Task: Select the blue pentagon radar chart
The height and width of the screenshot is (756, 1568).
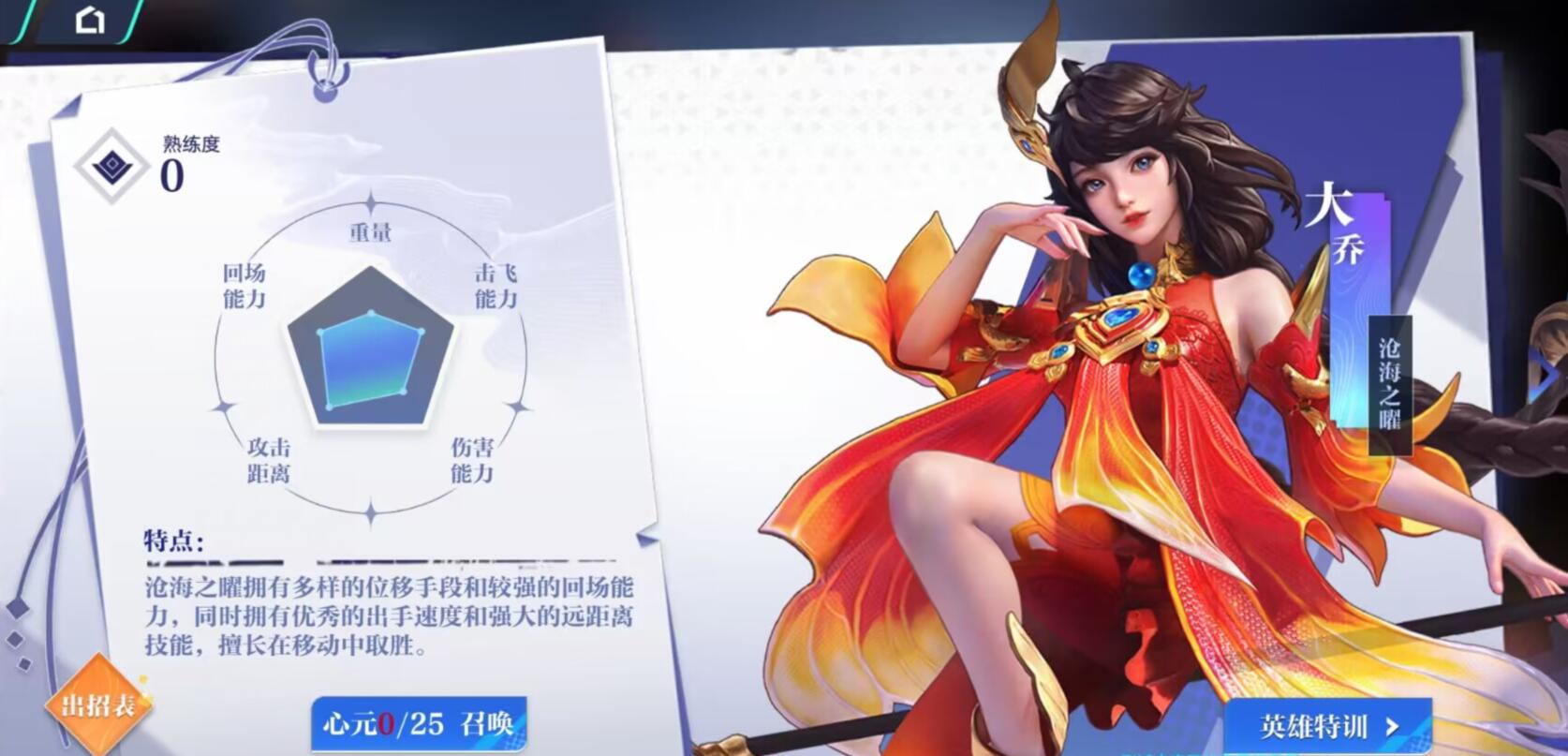Action: coord(372,359)
